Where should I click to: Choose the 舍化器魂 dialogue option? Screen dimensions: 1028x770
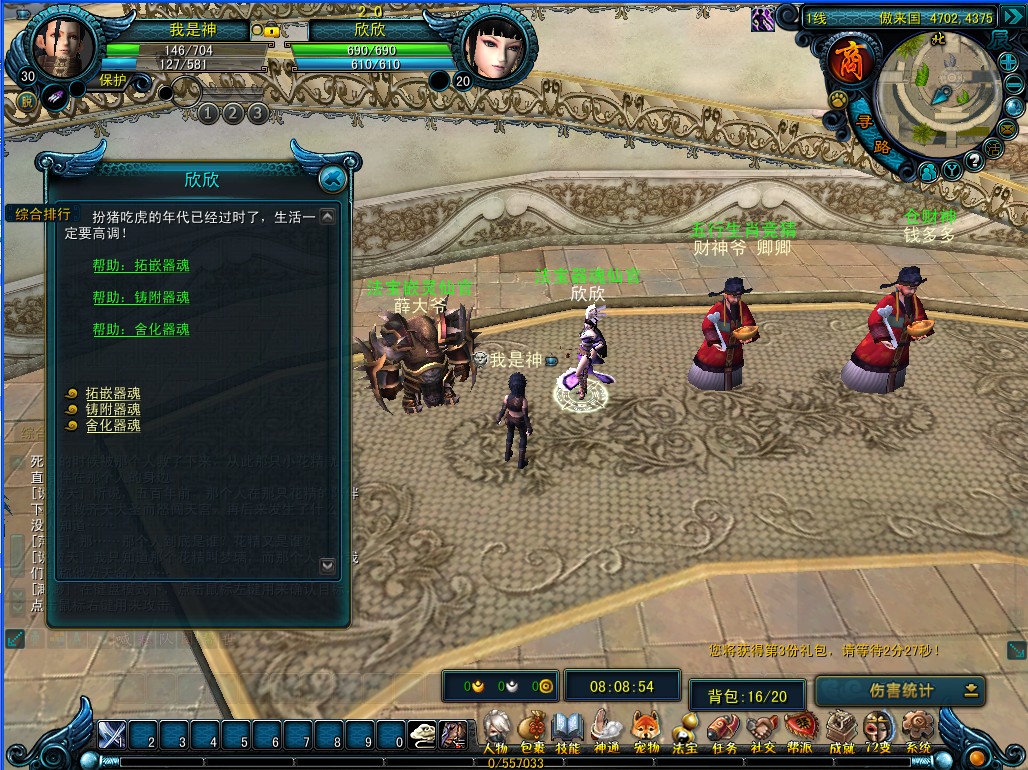[x=112, y=425]
